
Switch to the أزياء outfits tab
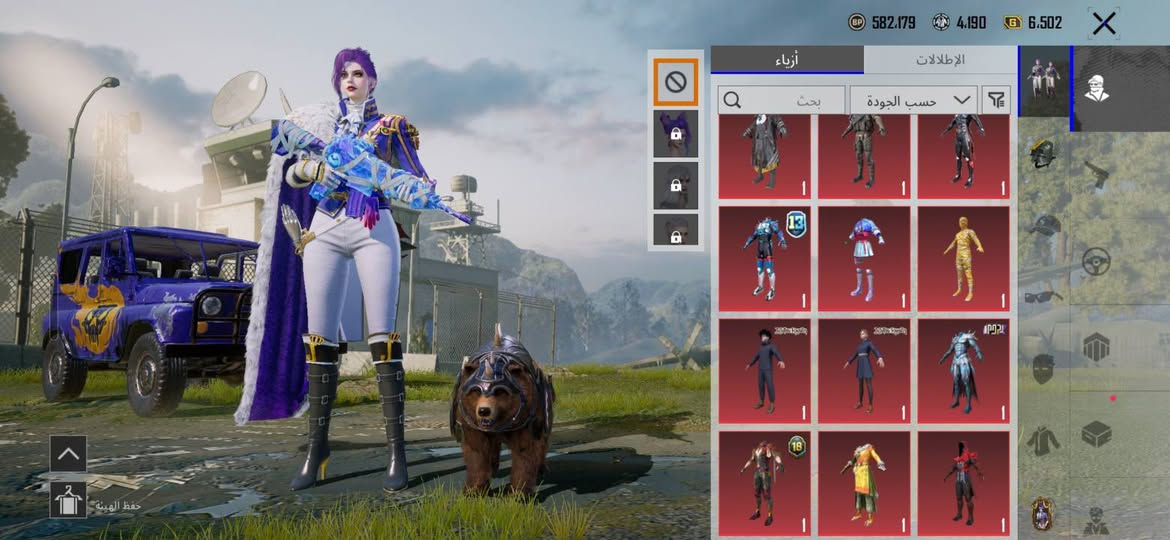[x=787, y=60]
